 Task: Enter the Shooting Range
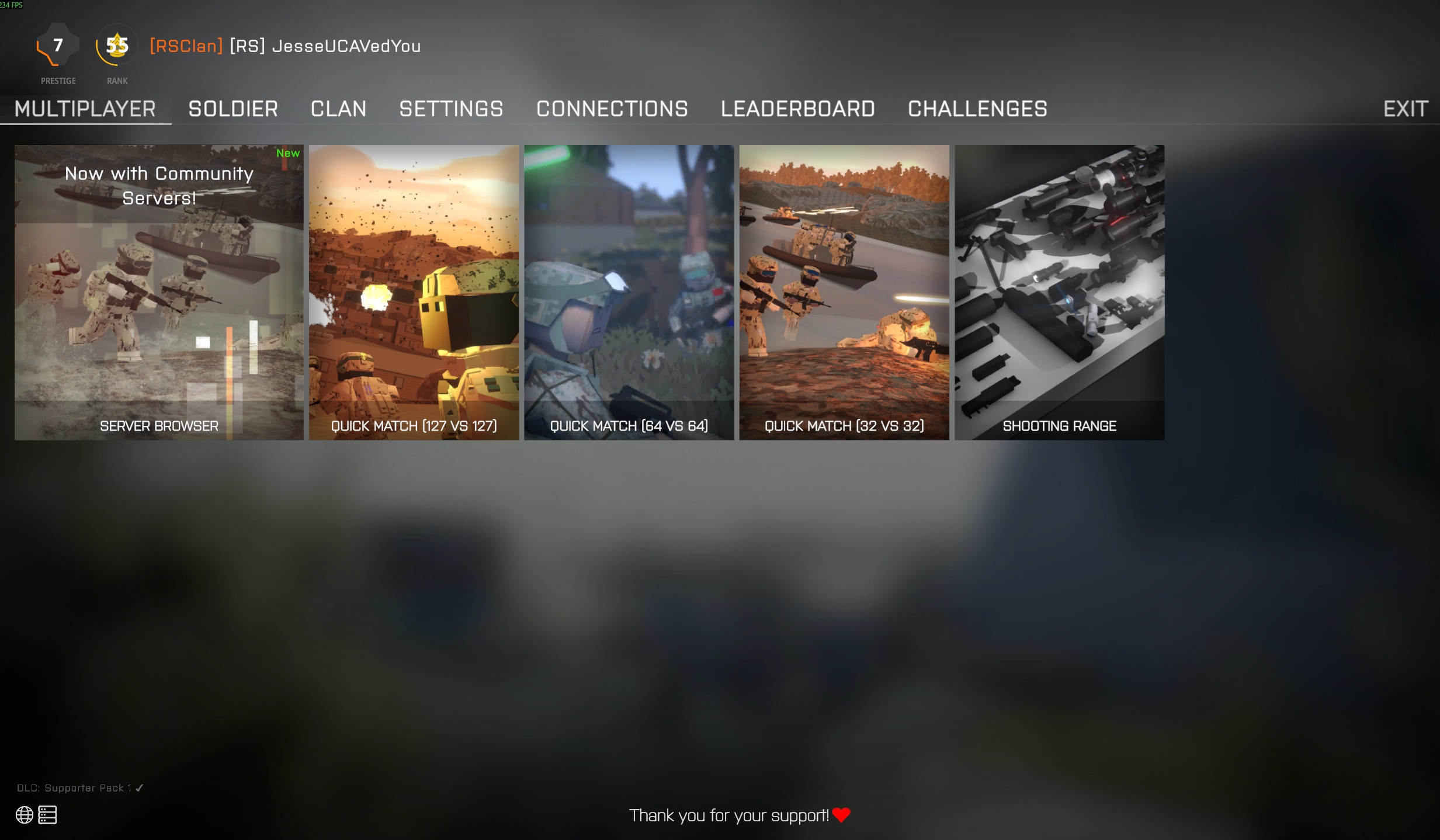pyautogui.click(x=1059, y=292)
